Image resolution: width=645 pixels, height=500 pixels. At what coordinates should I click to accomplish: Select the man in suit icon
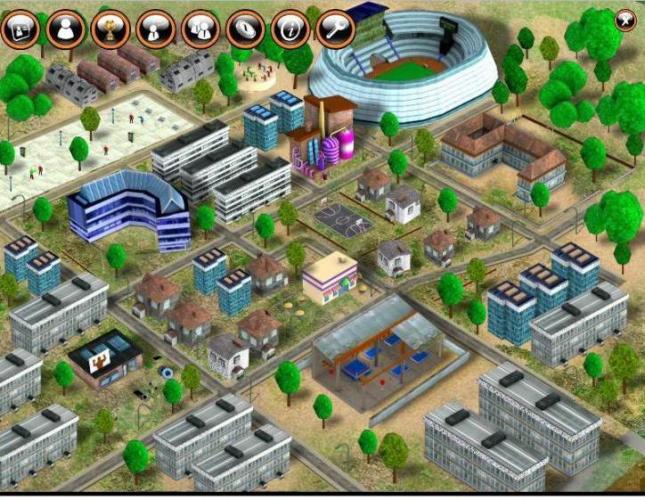click(x=155, y=28)
